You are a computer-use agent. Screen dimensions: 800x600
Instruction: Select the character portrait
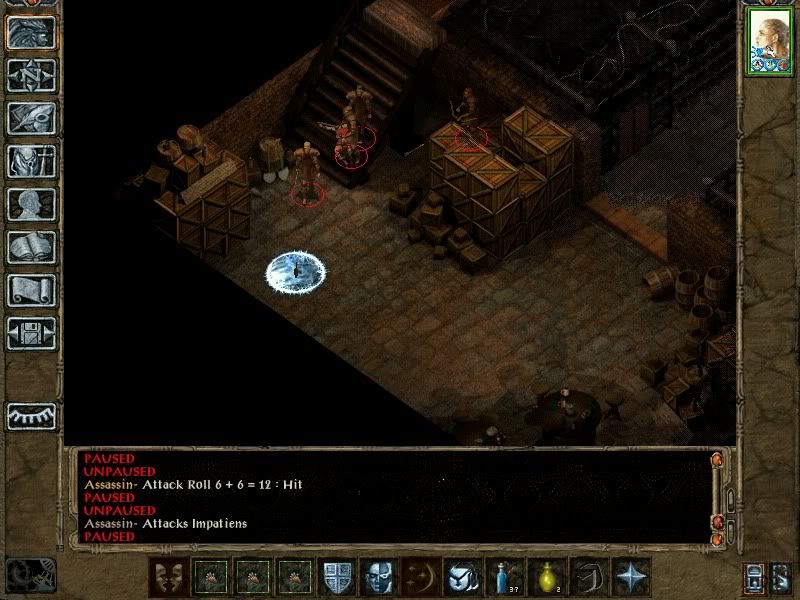tap(770, 44)
